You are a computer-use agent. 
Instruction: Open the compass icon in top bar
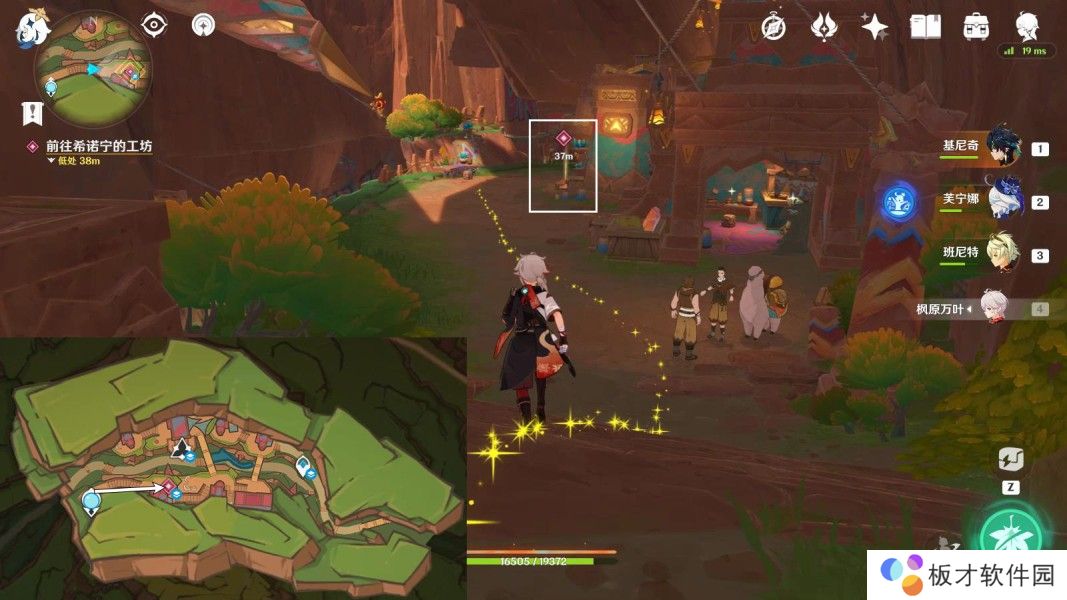[773, 27]
